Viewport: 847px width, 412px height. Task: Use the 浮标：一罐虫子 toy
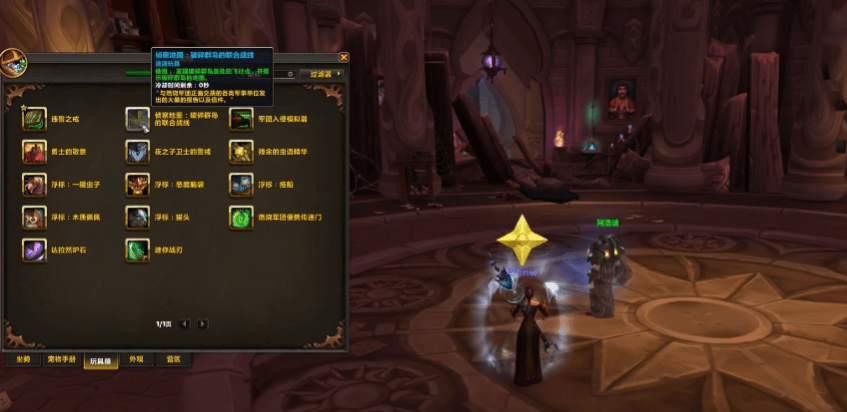pos(34,184)
